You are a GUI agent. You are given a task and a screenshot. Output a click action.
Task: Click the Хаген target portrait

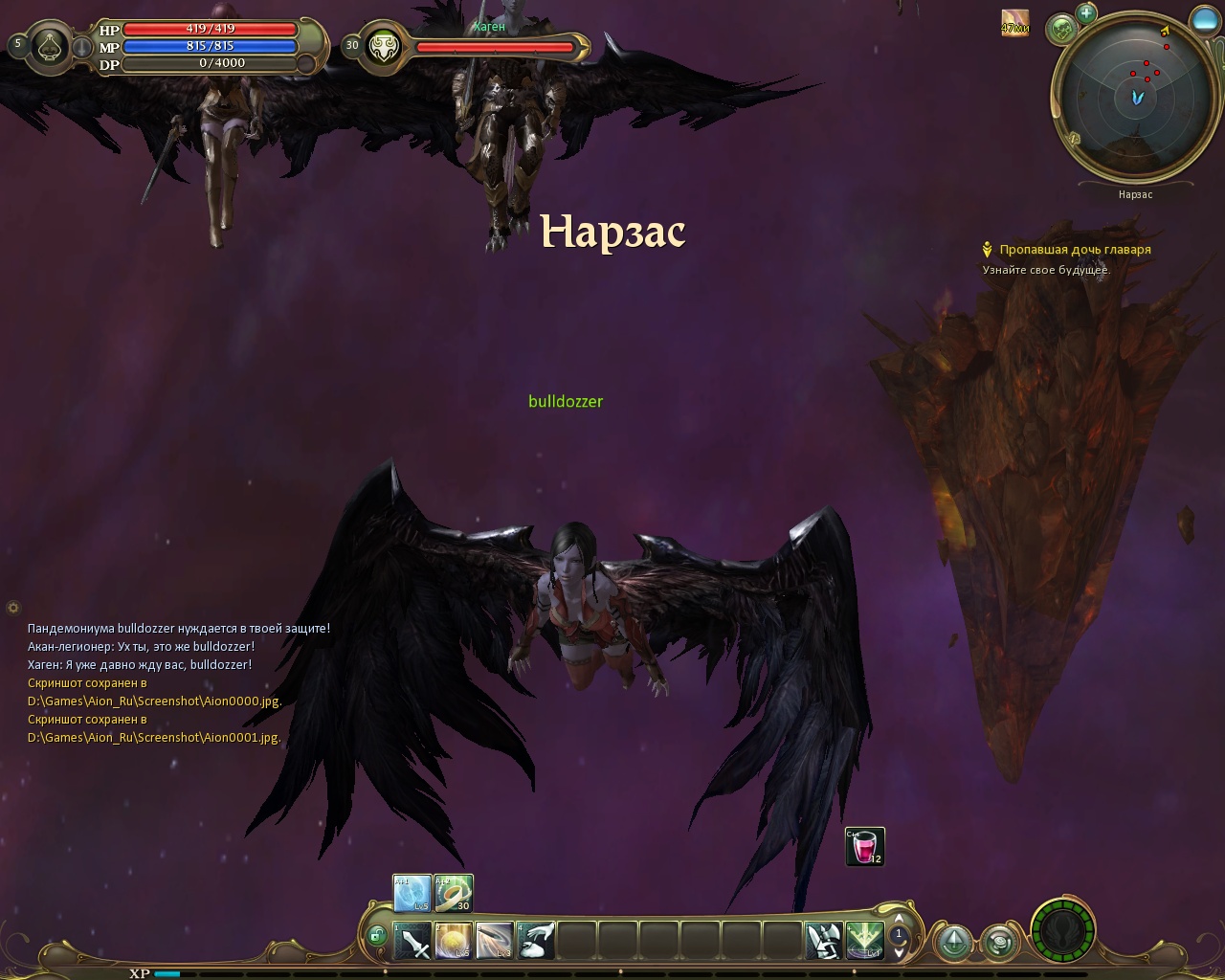coord(384,46)
